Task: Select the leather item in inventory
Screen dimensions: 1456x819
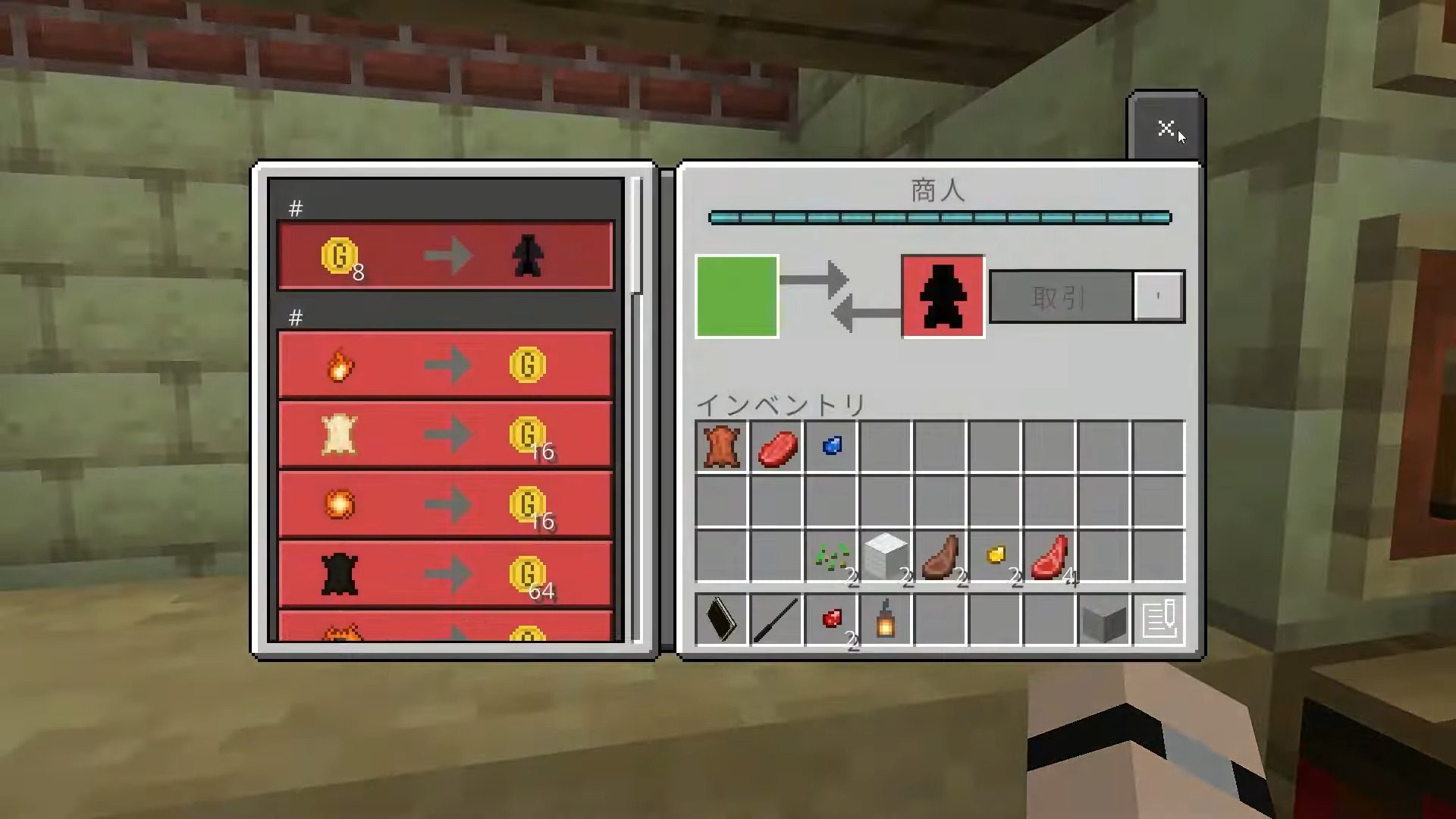Action: pos(720,447)
